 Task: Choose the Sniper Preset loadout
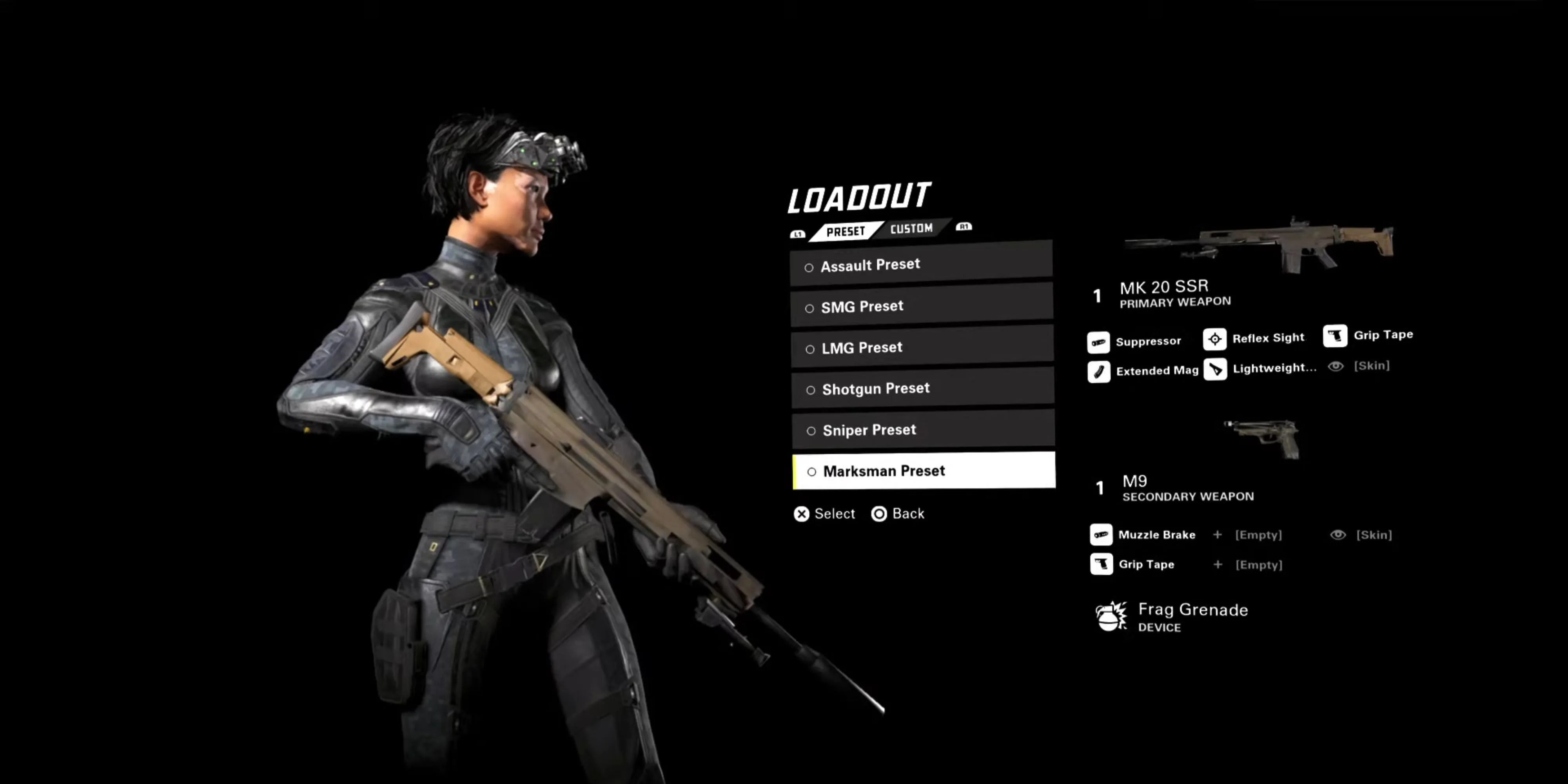923,430
